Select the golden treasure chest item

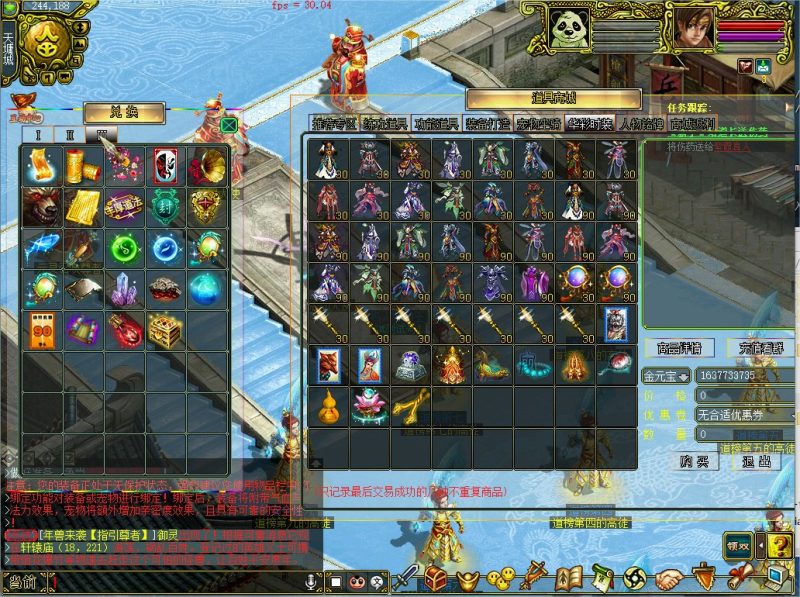click(165, 328)
